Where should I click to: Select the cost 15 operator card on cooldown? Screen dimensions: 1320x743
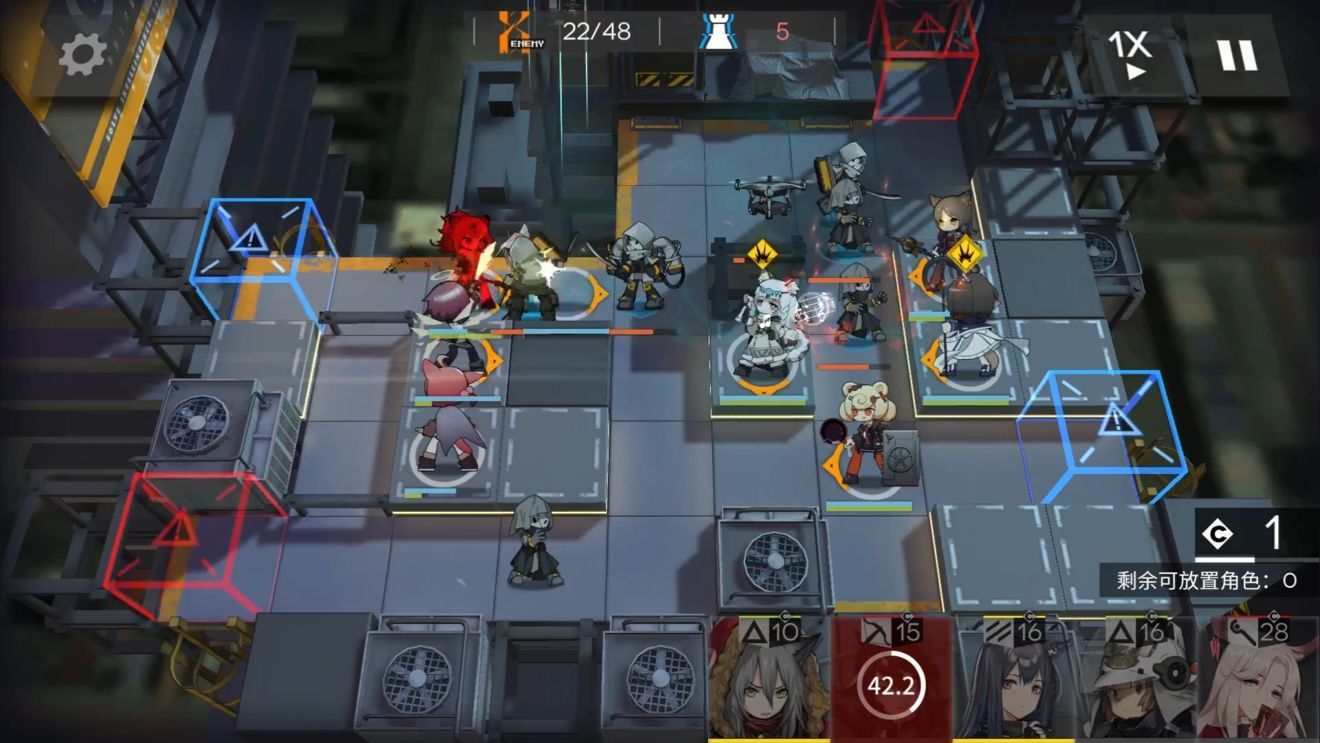891,682
